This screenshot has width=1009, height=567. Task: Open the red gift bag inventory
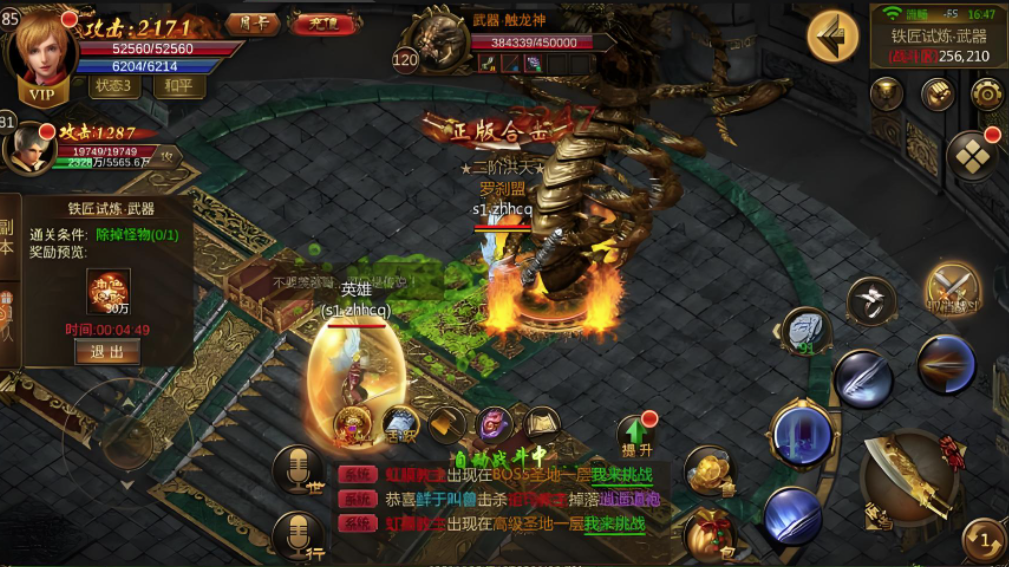coord(710,533)
